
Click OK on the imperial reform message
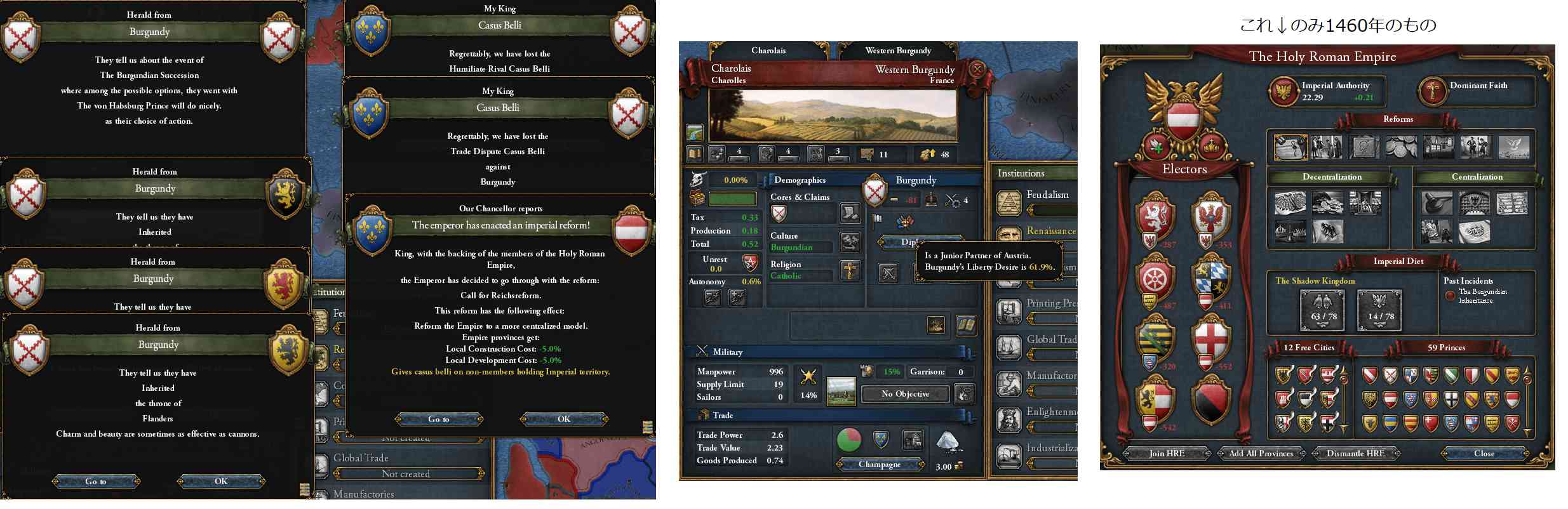pyautogui.click(x=564, y=419)
